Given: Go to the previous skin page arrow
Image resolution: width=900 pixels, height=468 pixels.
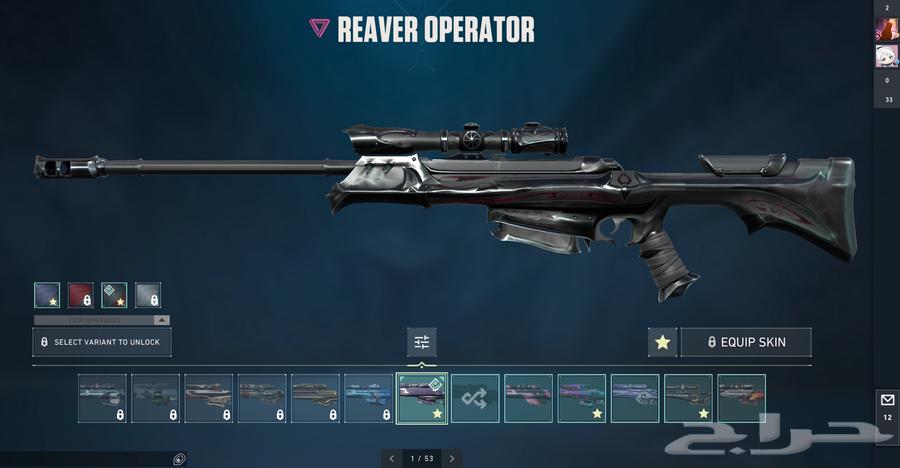Looking at the screenshot, I should pos(392,458).
